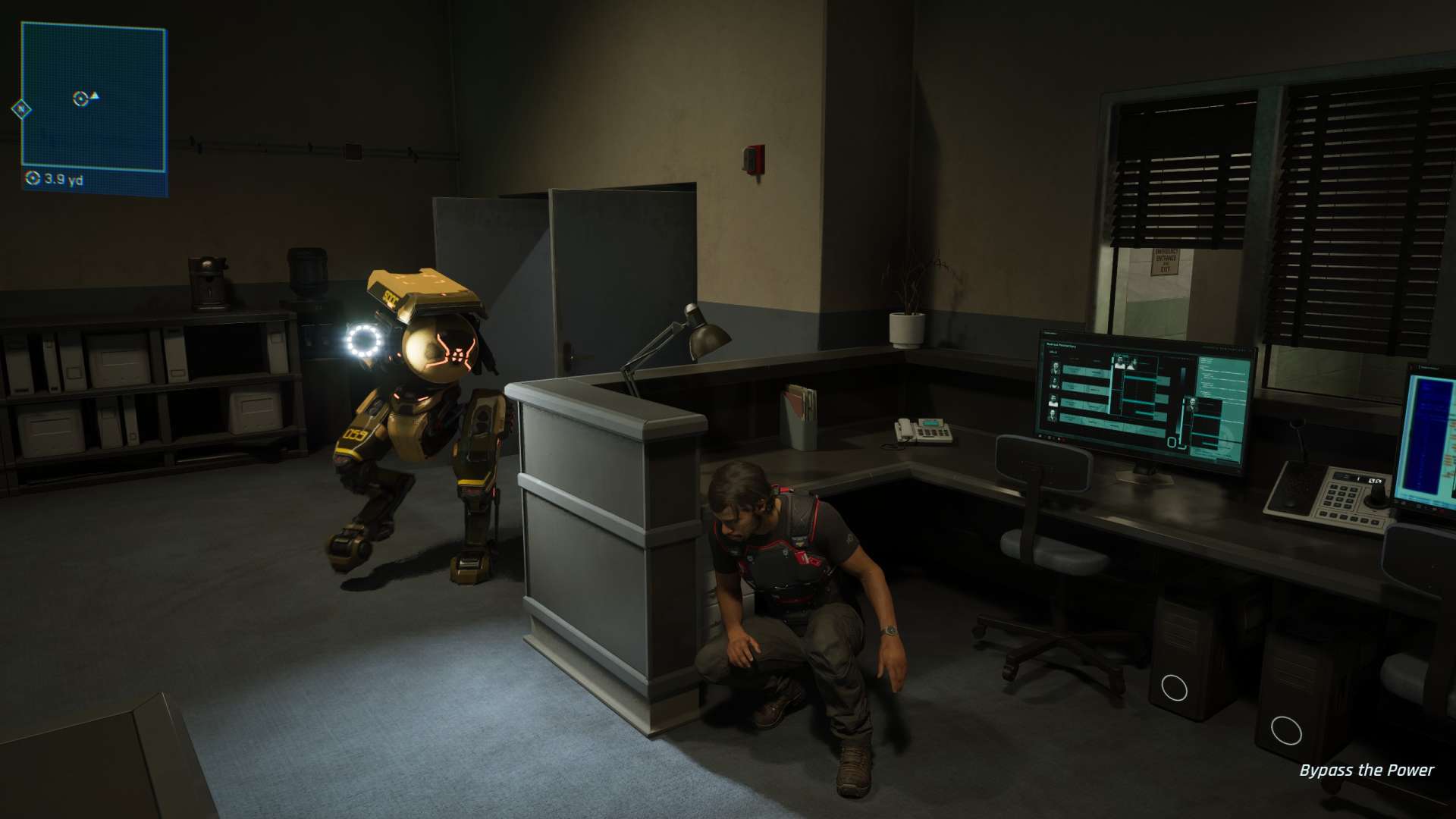Click the north compass marker on minimap
The image size is (1456, 819).
click(21, 109)
